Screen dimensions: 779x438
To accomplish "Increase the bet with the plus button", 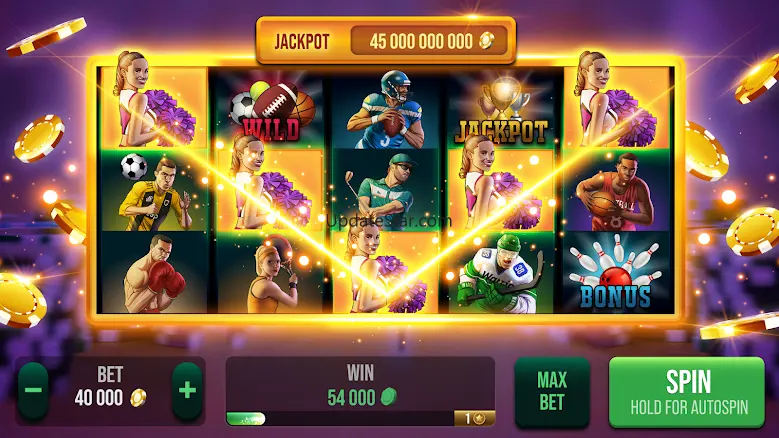I will click(x=186, y=388).
